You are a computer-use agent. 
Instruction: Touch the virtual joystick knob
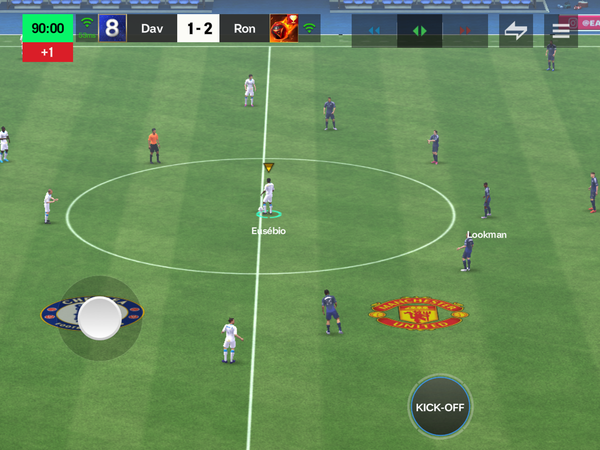pyautogui.click(x=100, y=318)
